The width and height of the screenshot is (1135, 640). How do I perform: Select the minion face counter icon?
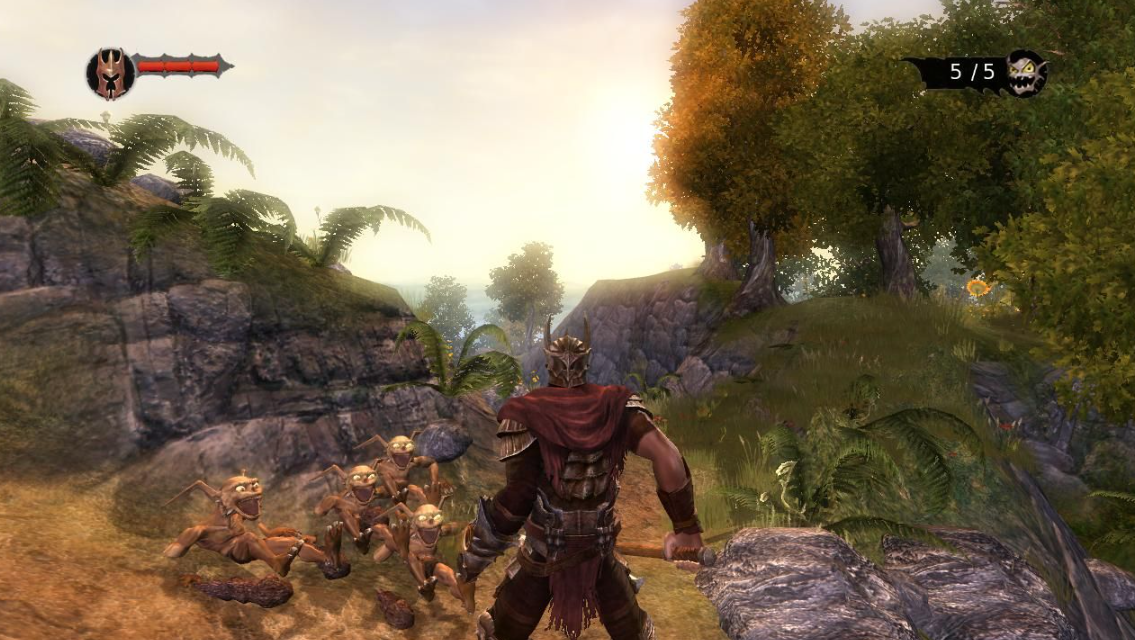(x=1025, y=73)
